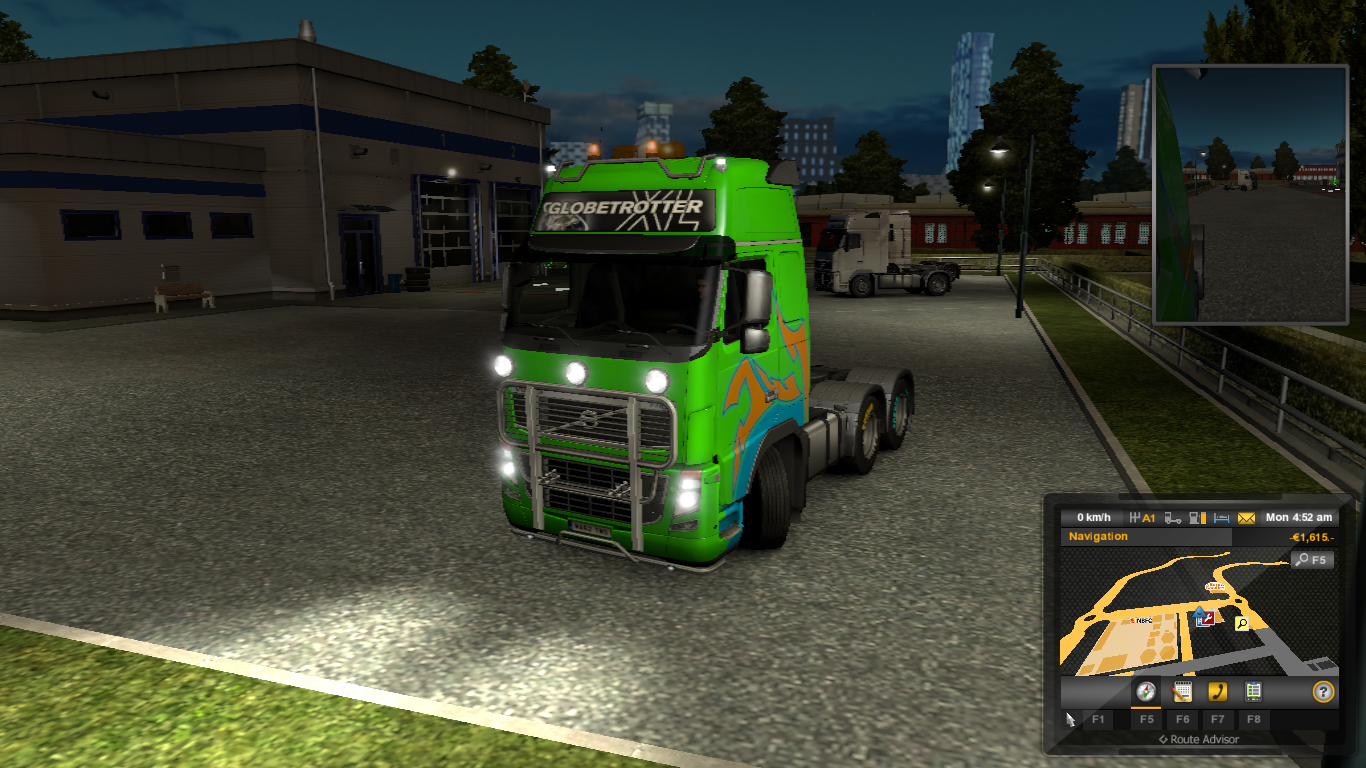
Task: Select the job info notepad icon
Action: 1182,691
